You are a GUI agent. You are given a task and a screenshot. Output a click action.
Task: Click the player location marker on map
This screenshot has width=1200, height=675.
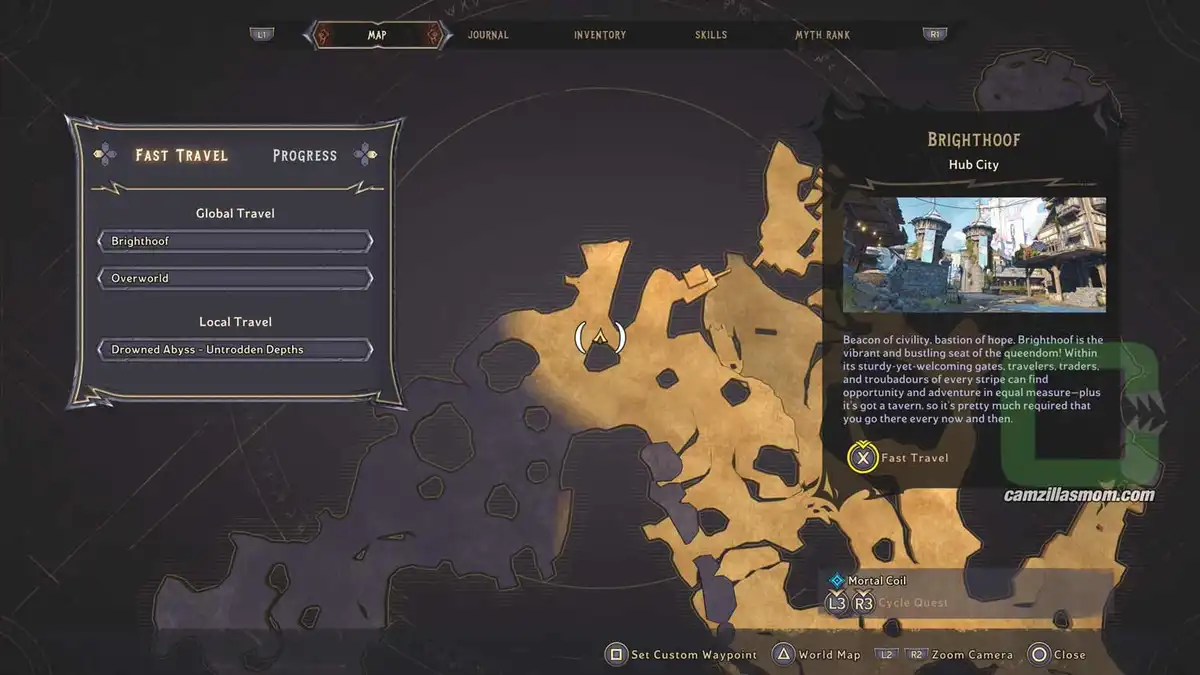click(600, 337)
